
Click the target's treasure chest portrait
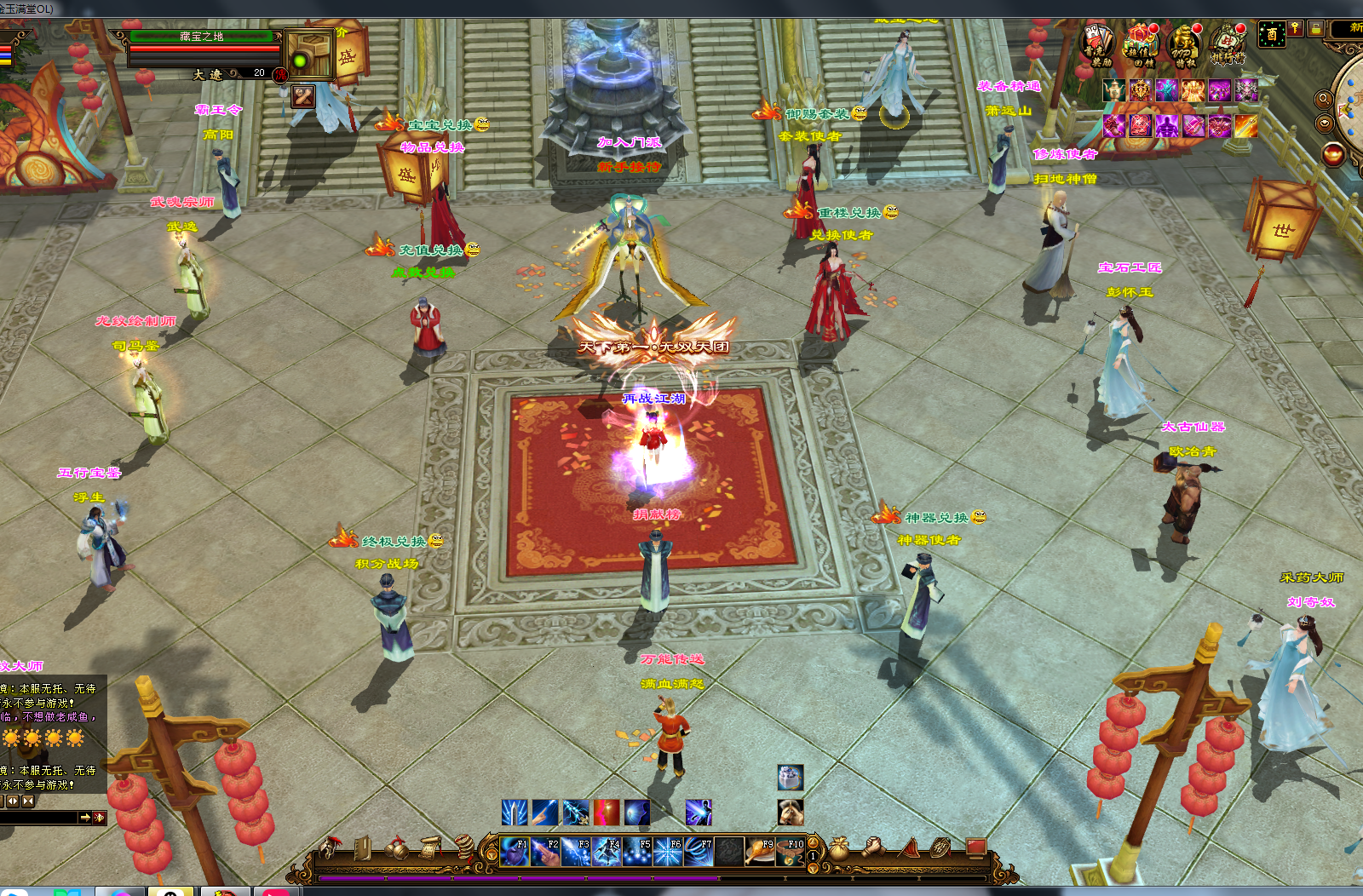(308, 54)
